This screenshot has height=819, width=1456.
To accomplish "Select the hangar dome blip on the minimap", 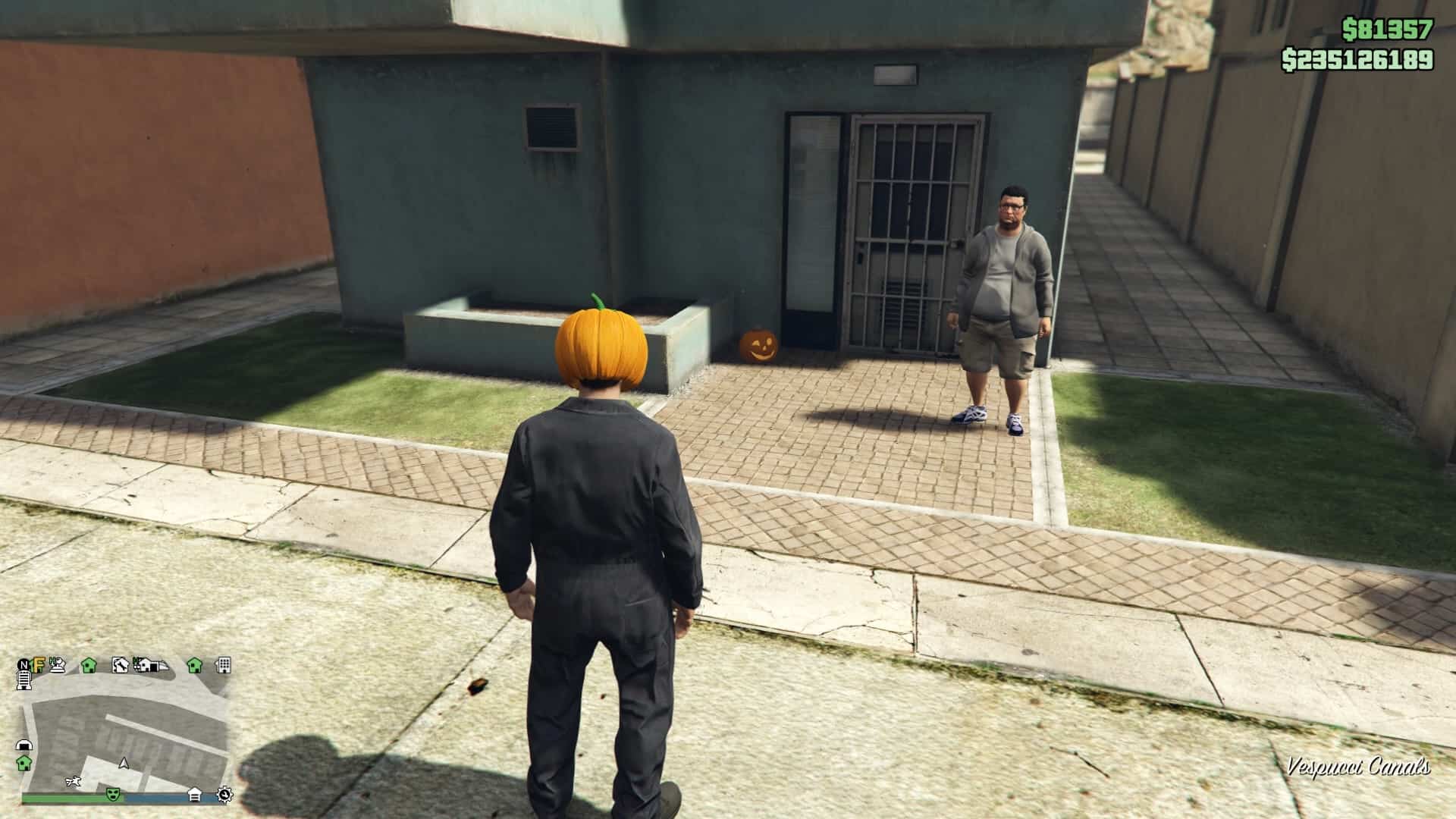I will coord(24,745).
